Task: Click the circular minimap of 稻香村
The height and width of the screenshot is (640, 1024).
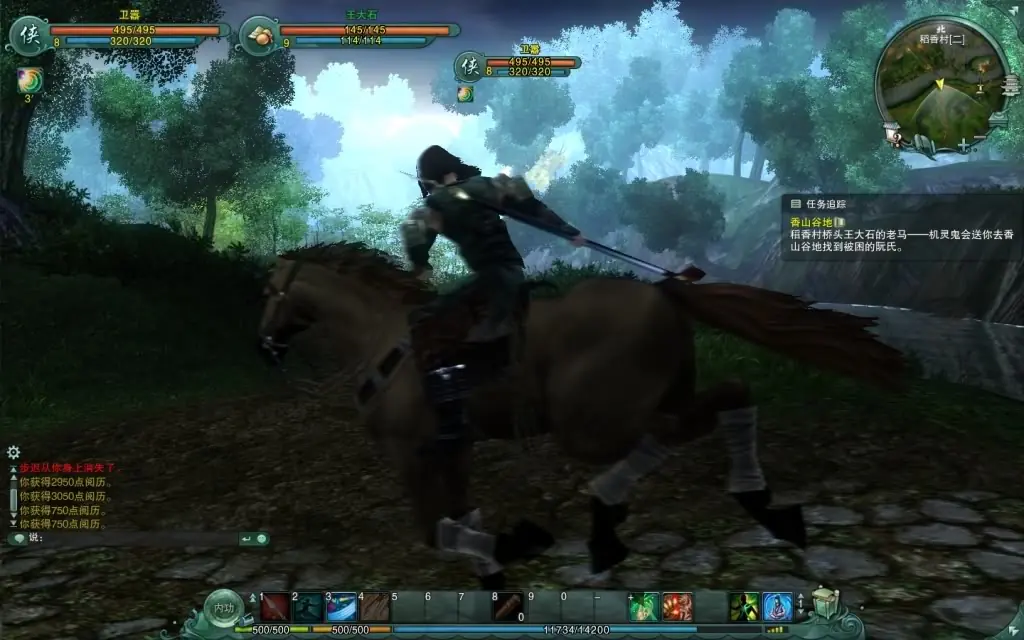Action: coord(939,84)
